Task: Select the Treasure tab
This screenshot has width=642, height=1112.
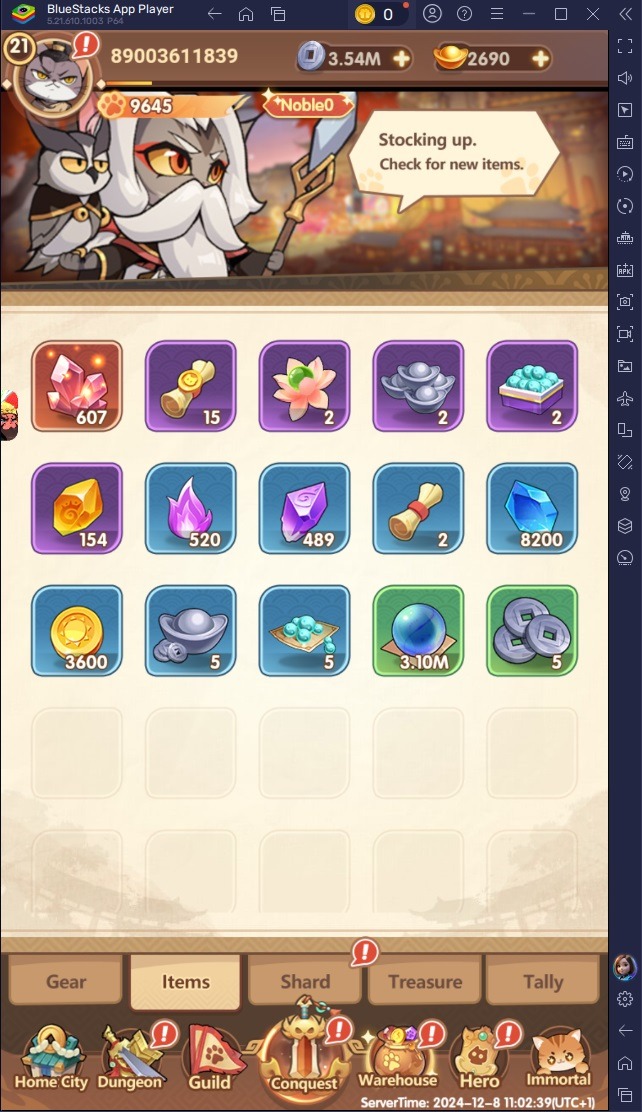Action: coord(425,981)
